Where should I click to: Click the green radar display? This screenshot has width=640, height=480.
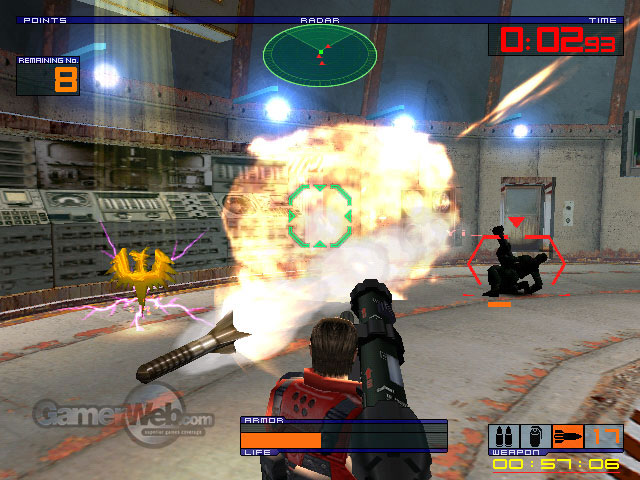click(x=319, y=54)
